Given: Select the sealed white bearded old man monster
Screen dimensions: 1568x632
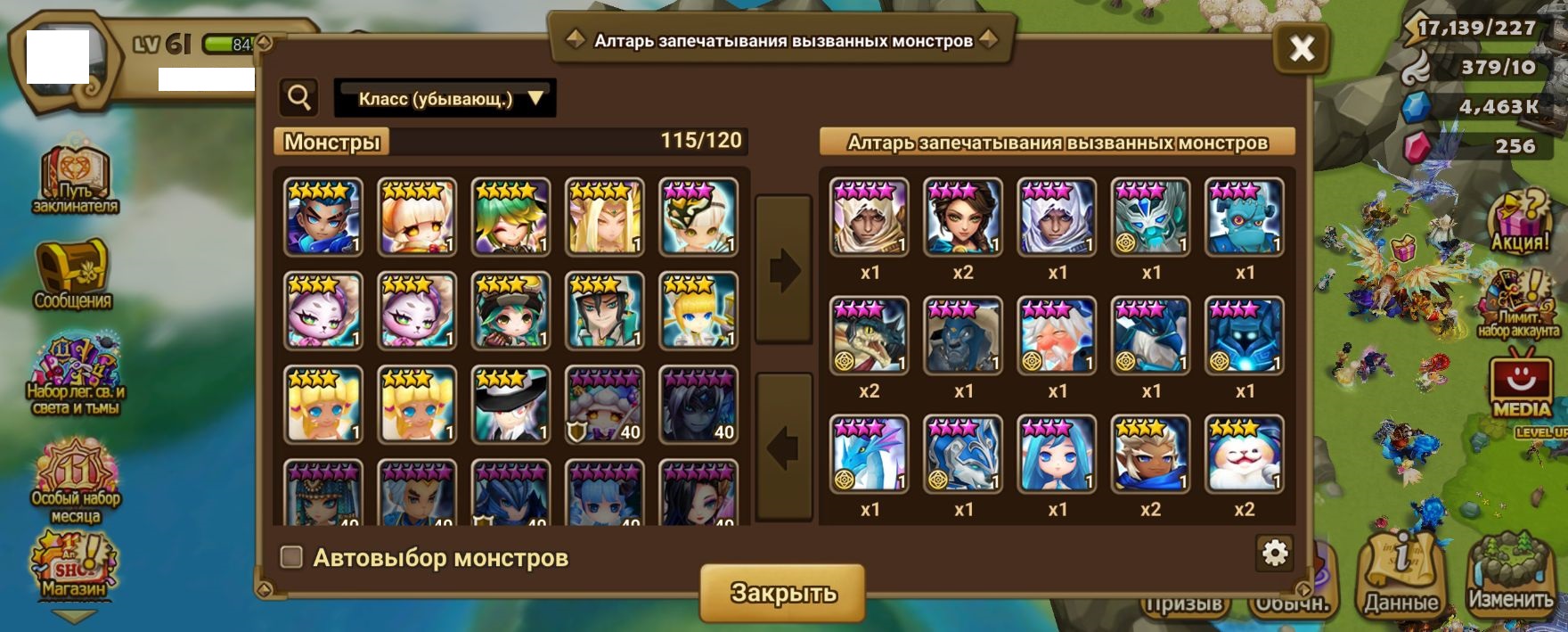Looking at the screenshot, I should click(x=1057, y=336).
